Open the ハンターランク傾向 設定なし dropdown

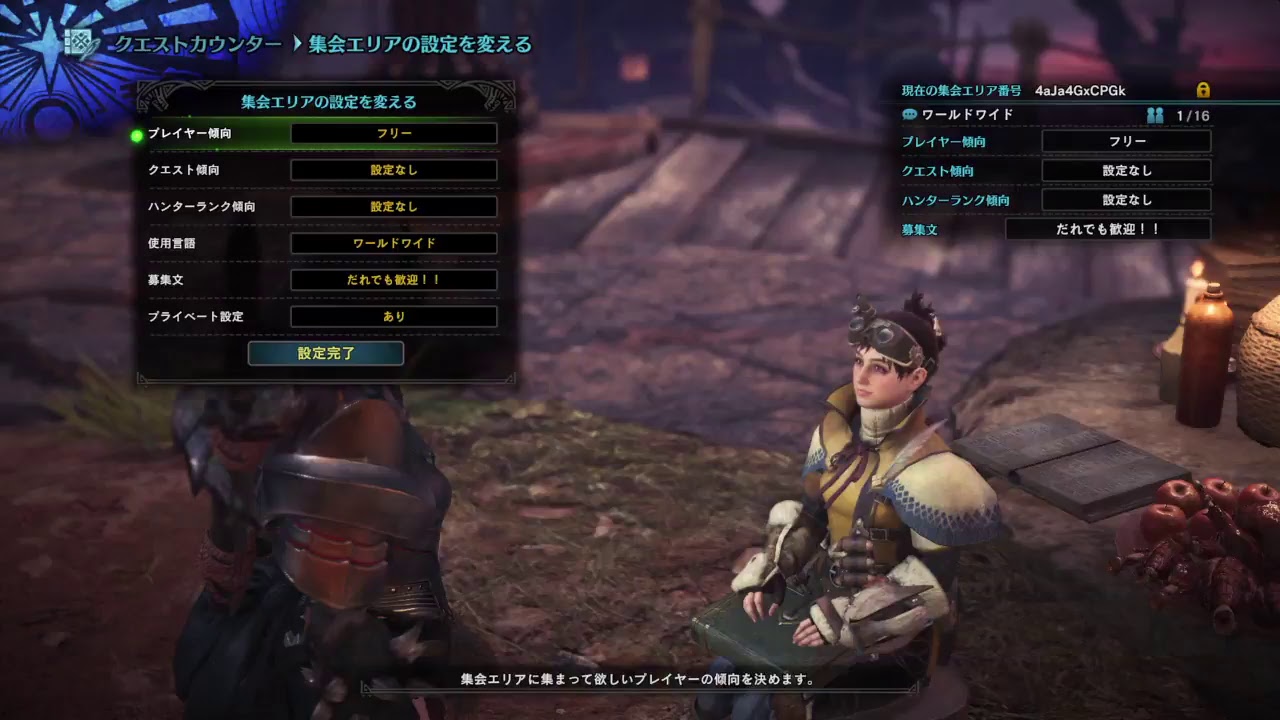pos(394,206)
